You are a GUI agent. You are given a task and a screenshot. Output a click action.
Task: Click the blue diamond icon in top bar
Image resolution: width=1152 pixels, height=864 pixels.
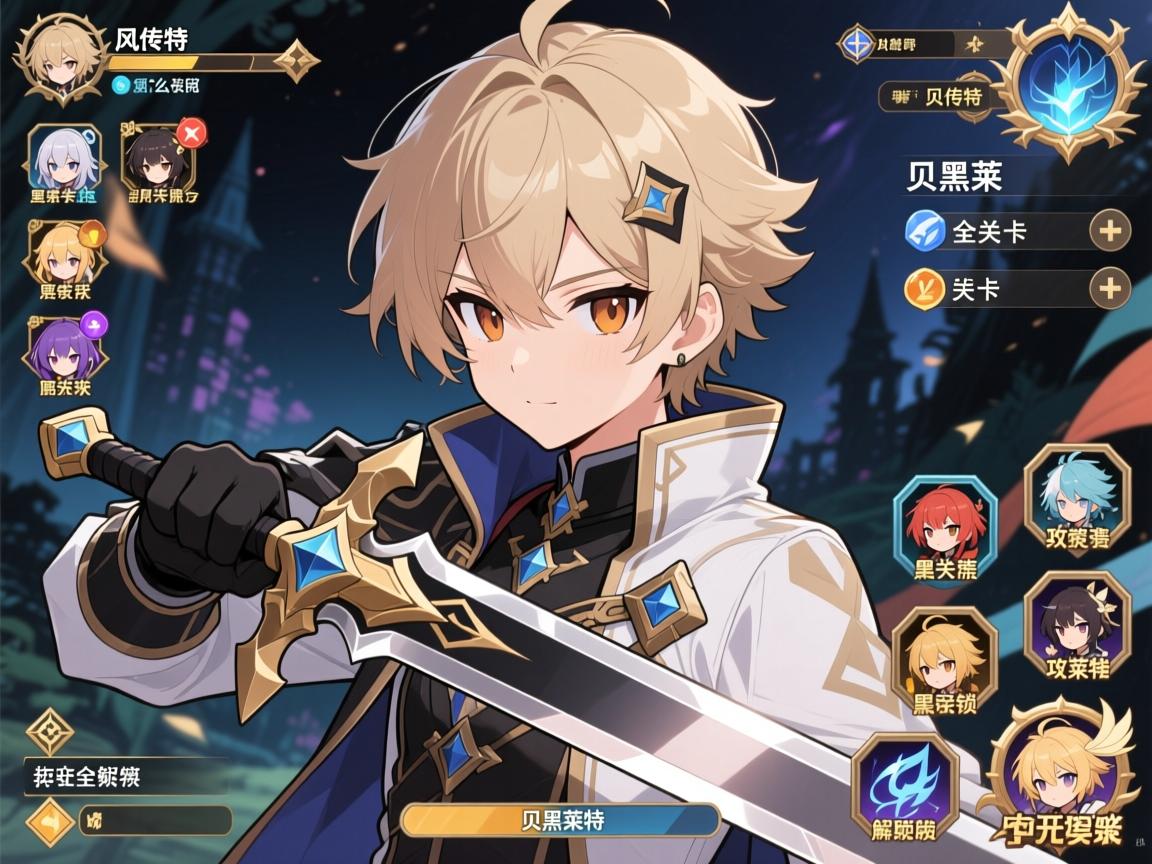(x=857, y=44)
